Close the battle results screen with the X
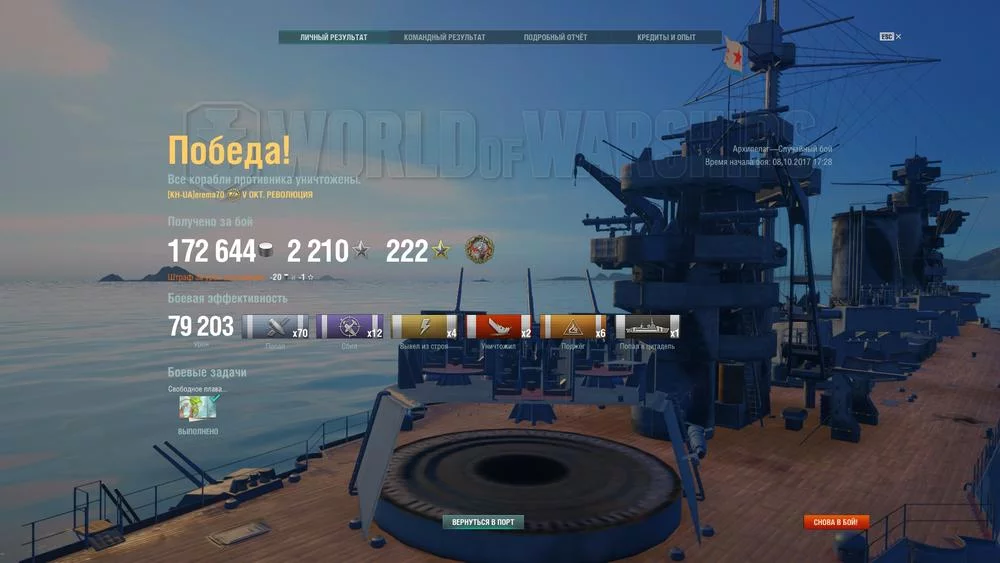 898,37
